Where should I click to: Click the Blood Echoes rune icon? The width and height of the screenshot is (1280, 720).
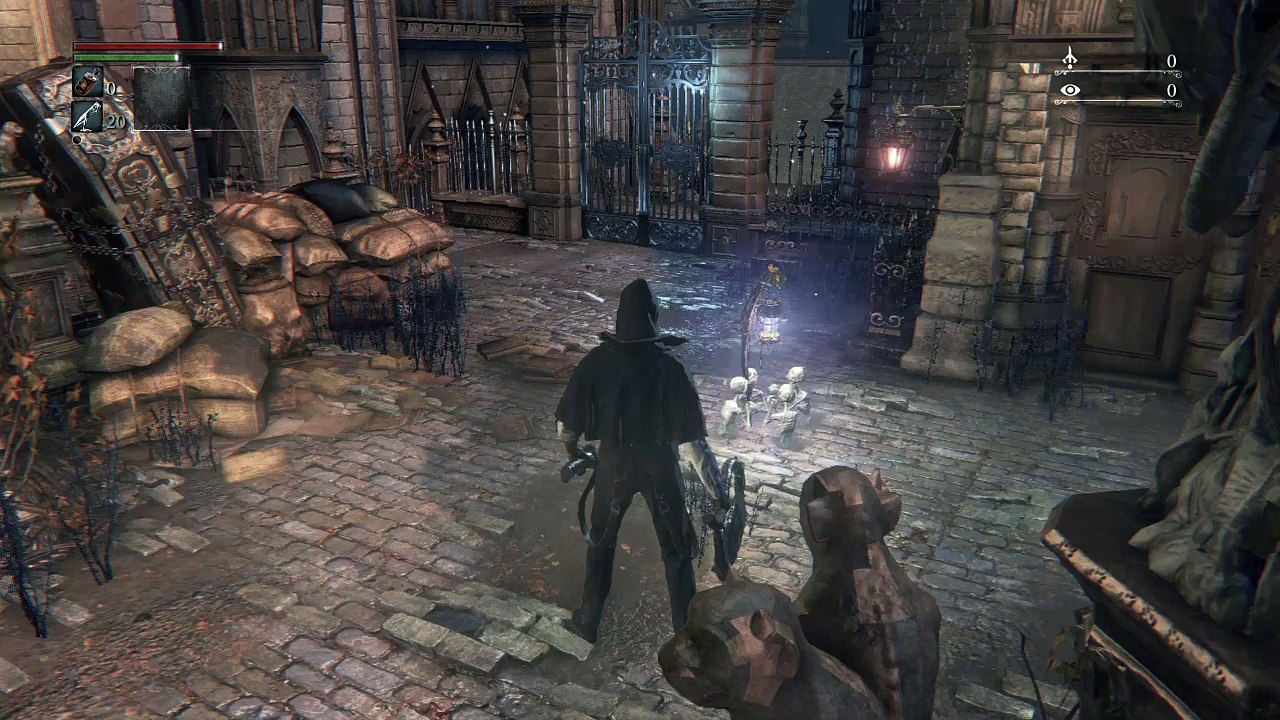point(1069,59)
